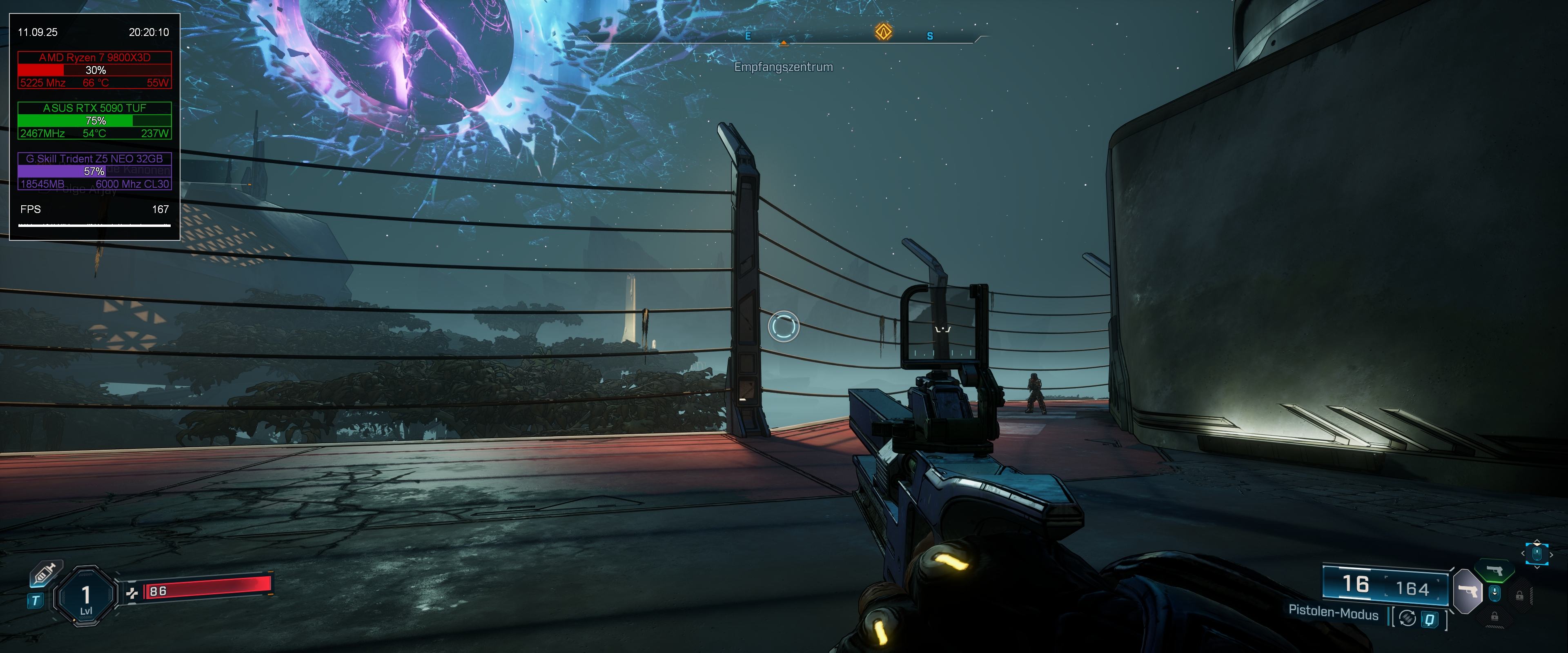Toggle the ammo-cycle fire mode icon
1568x653 pixels.
[1407, 618]
